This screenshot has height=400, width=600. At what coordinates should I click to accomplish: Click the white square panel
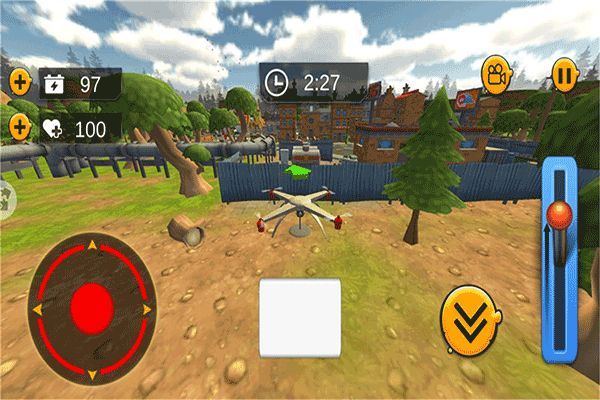(300, 318)
